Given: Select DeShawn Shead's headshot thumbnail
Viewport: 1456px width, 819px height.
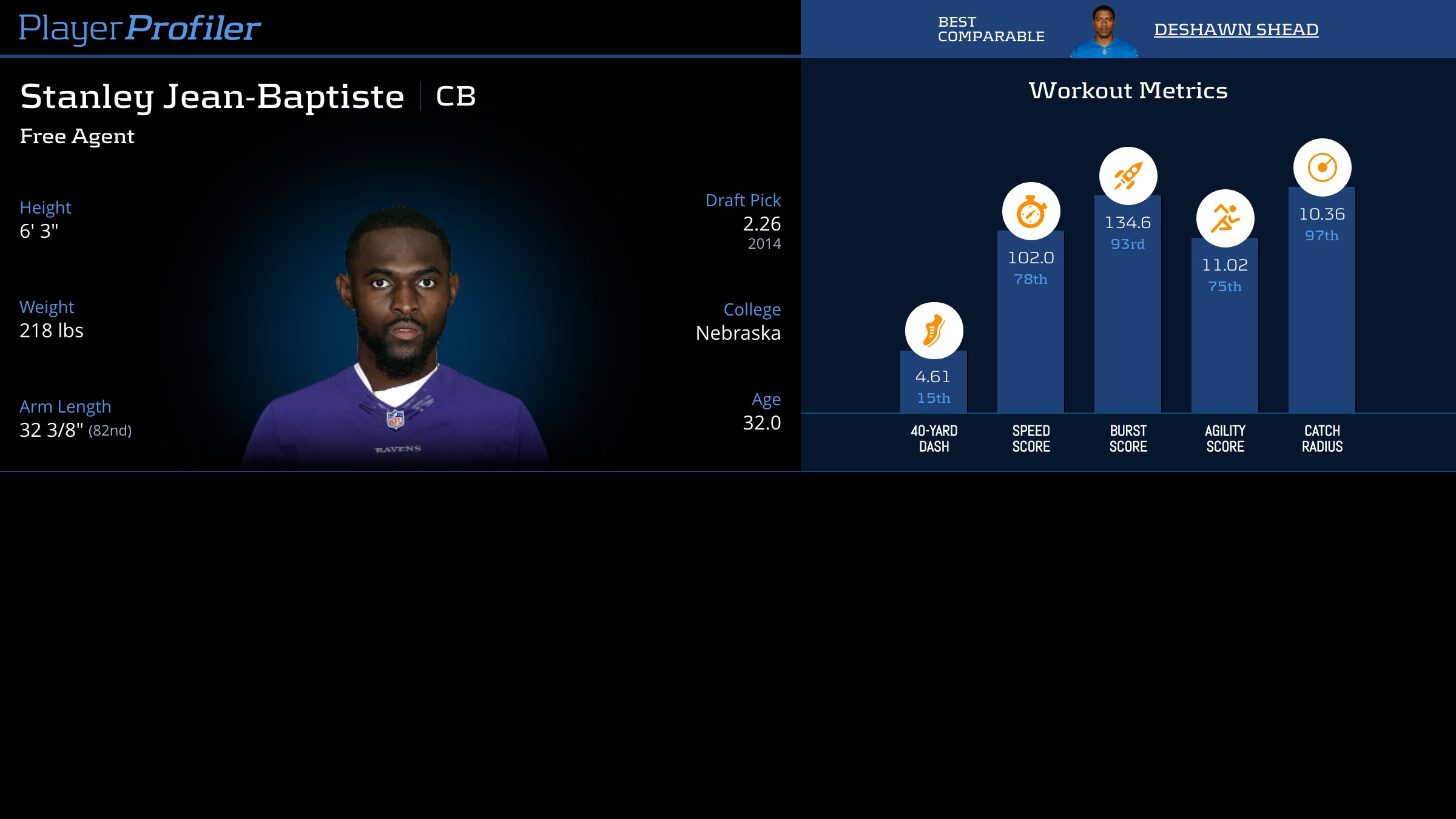Looking at the screenshot, I should point(1104,32).
